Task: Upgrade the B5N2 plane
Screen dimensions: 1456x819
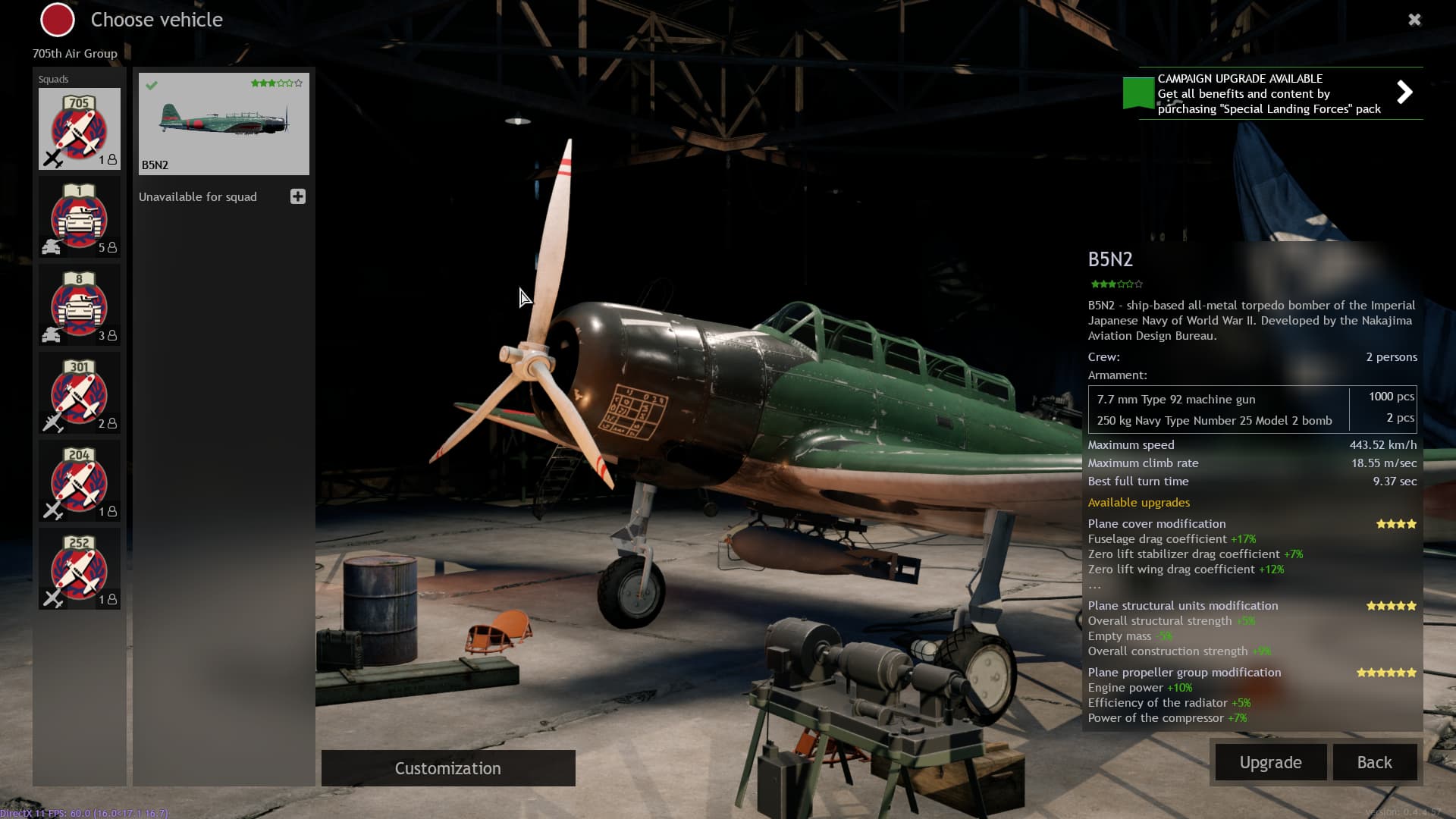Action: pos(1270,762)
